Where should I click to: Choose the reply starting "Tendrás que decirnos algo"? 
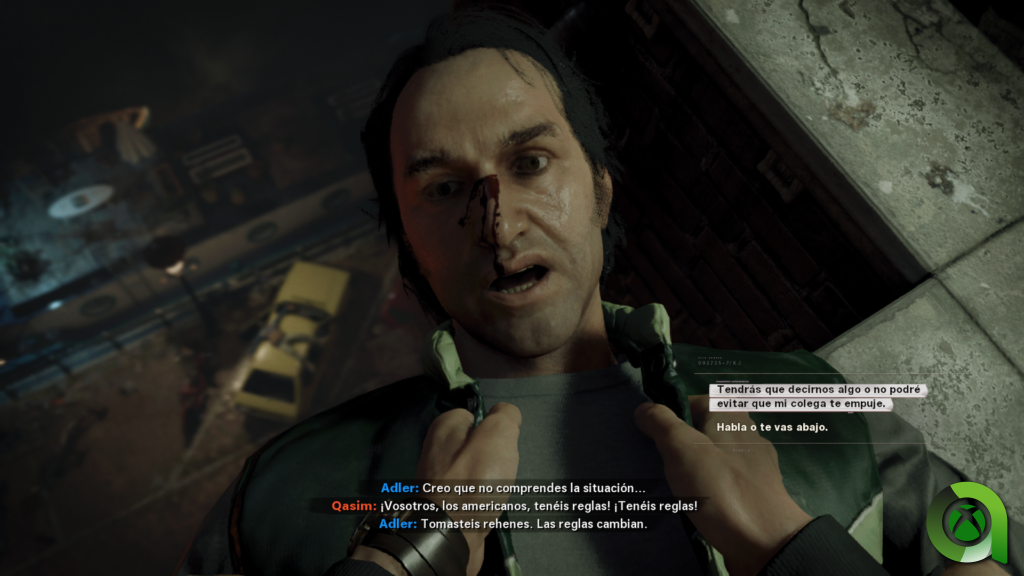click(816, 397)
